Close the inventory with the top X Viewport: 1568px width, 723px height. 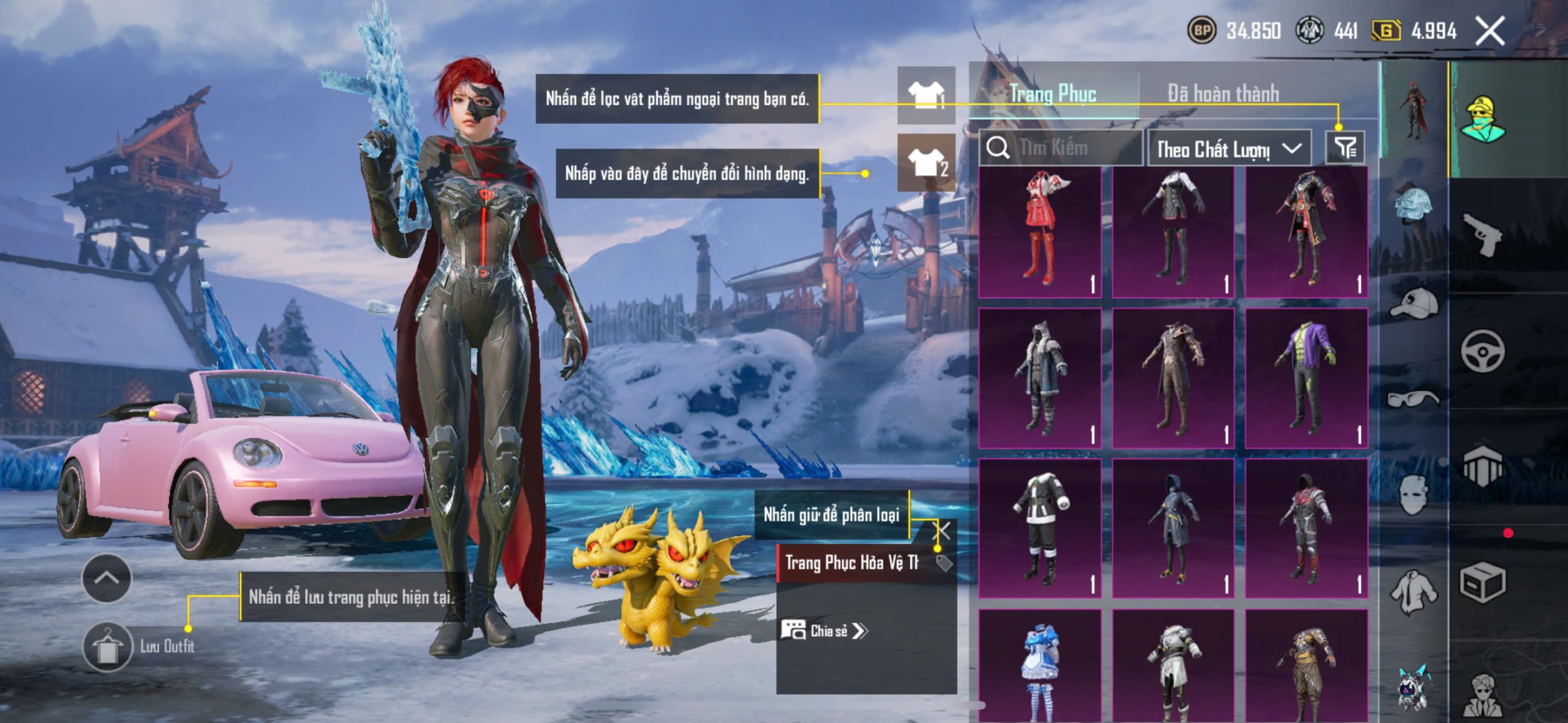click(x=1490, y=31)
